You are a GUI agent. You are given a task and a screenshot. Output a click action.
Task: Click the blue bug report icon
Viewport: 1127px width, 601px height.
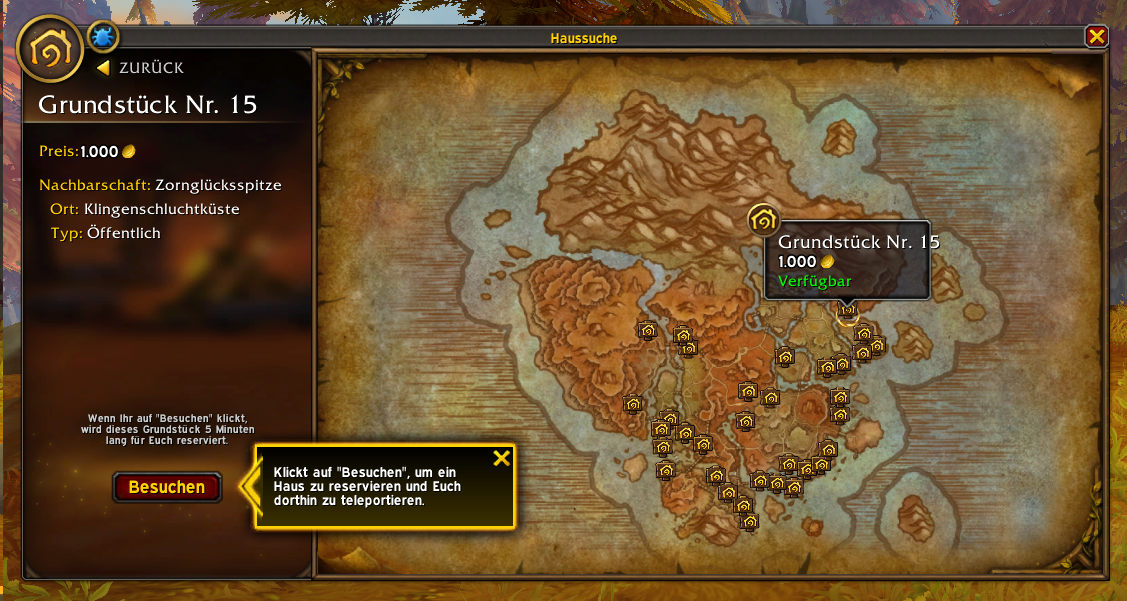click(103, 38)
